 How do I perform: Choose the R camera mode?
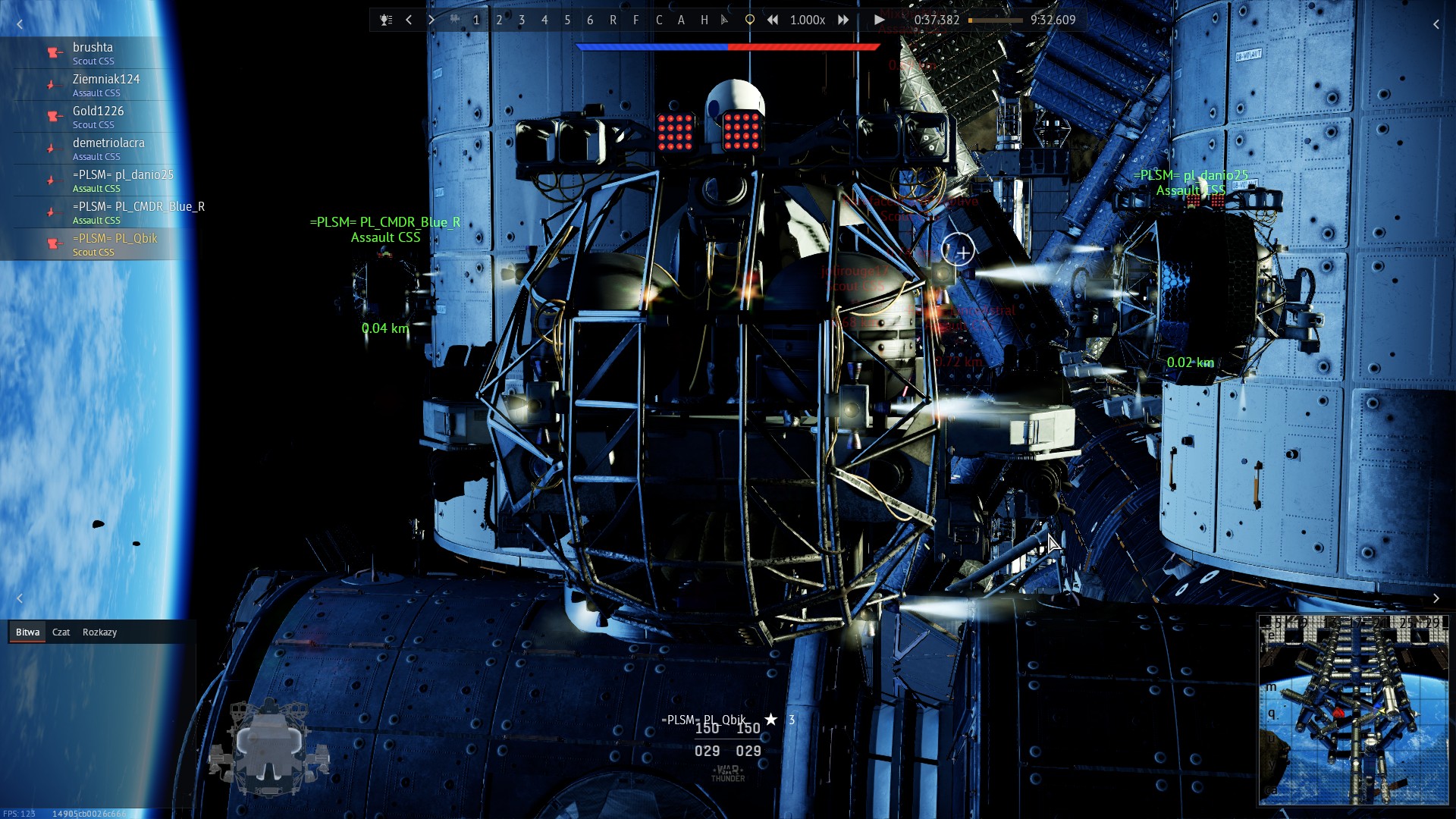pyautogui.click(x=613, y=20)
